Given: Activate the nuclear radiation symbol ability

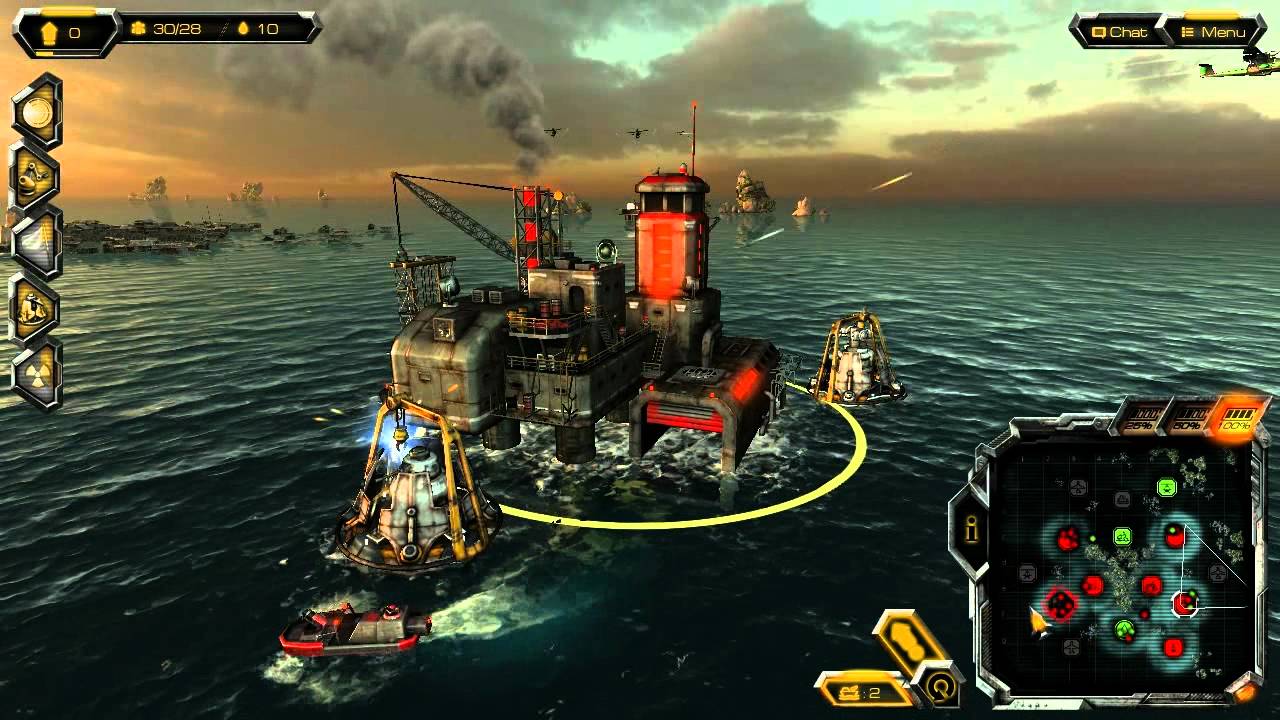Looking at the screenshot, I should coord(36,374).
